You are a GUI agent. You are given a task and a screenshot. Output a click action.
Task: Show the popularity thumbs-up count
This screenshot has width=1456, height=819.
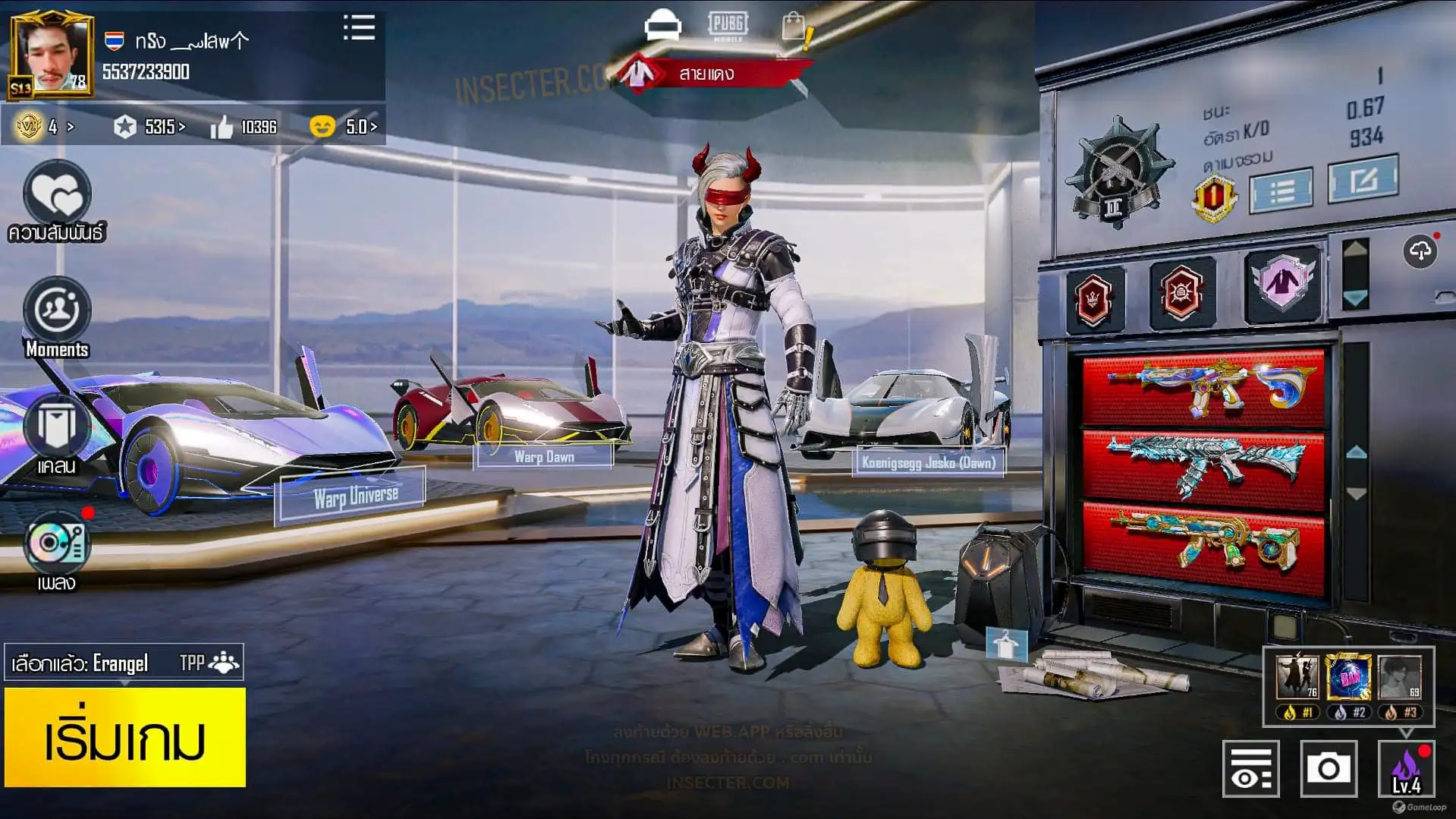coord(244,127)
